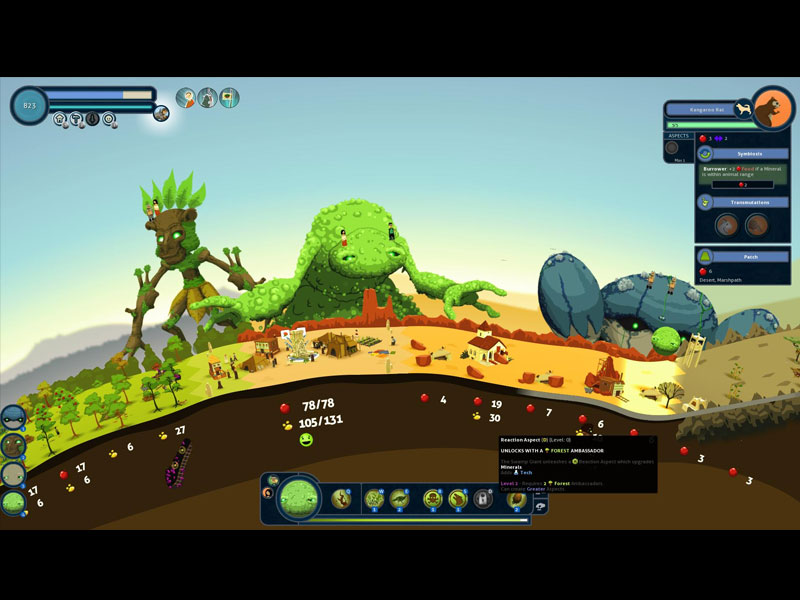Use the root ability next to giant portrait
Image resolution: width=800 pixels, height=600 pixels.
(340, 497)
